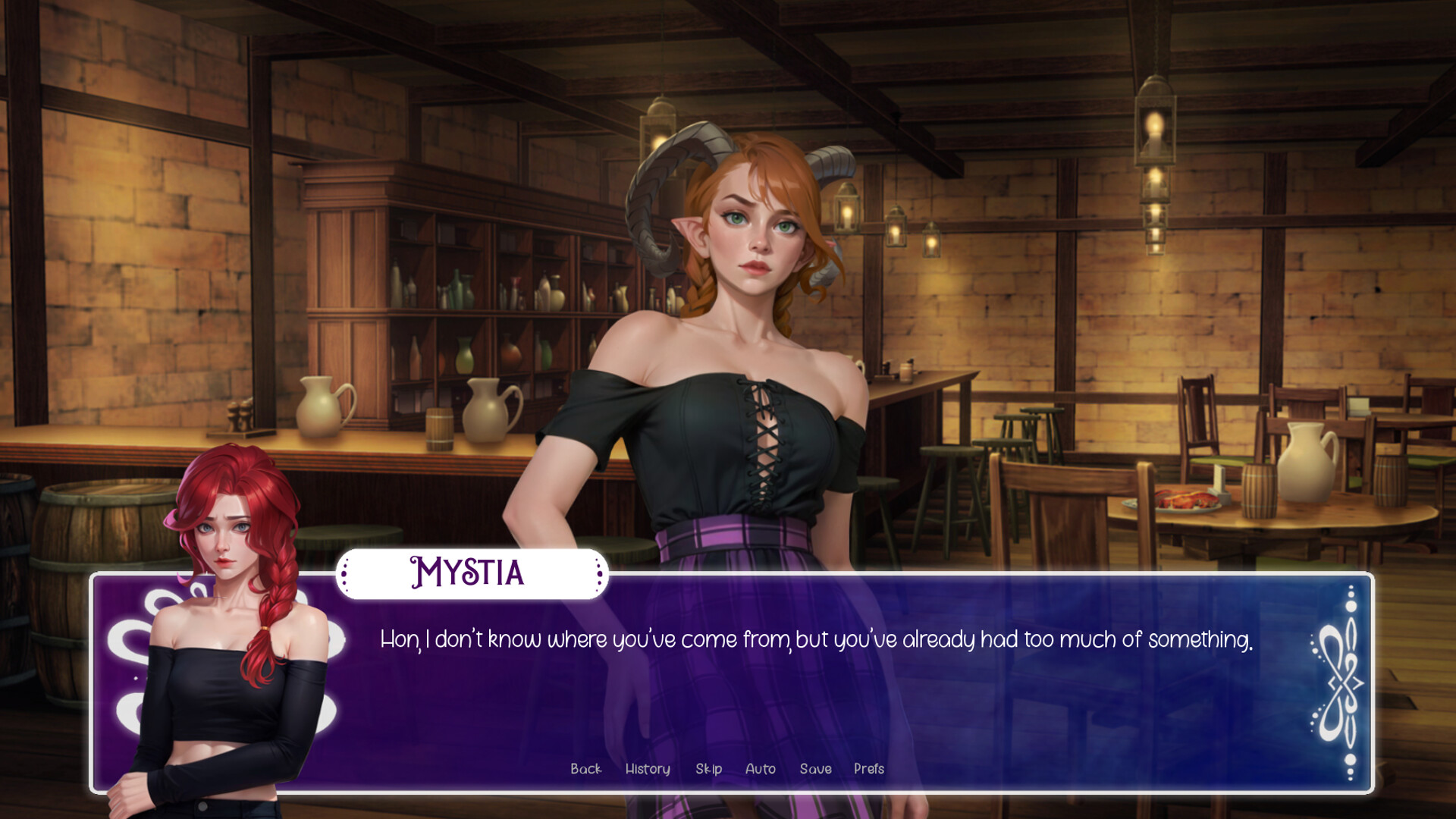Advance dialogue by clicking Mystia's spoken line
The height and width of the screenshot is (819, 1456).
tap(815, 640)
